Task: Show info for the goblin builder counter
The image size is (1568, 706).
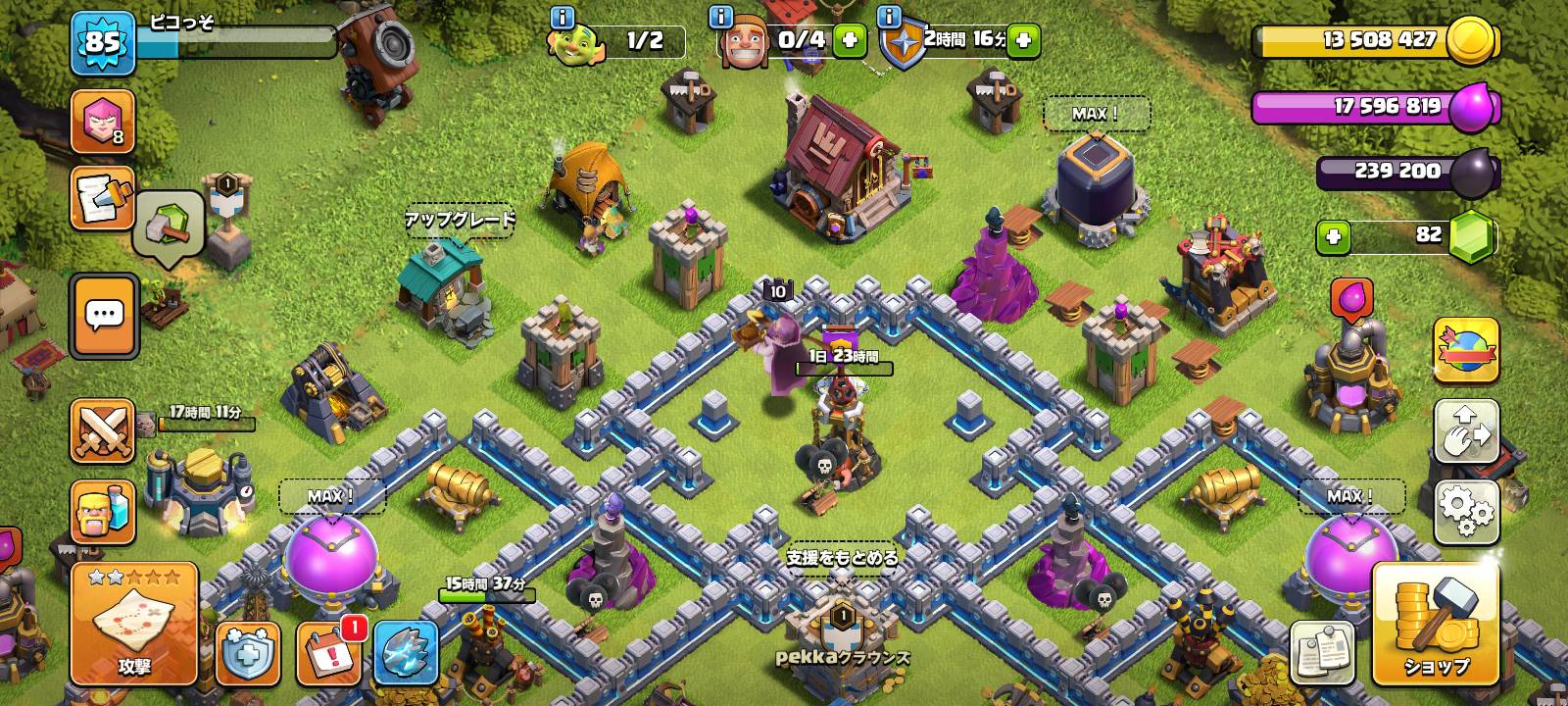Action: pyautogui.click(x=562, y=18)
